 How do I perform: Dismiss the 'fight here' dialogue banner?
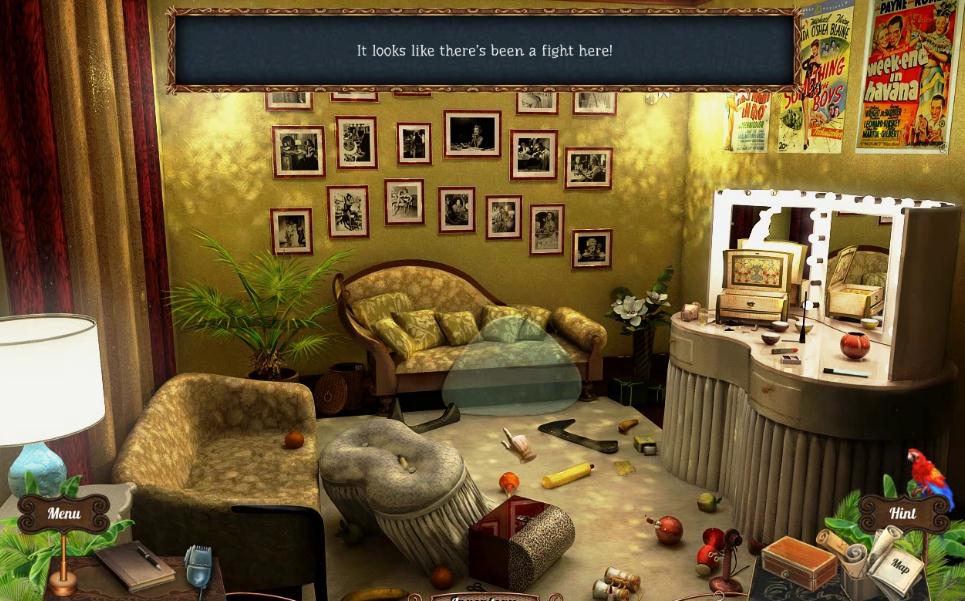click(484, 50)
